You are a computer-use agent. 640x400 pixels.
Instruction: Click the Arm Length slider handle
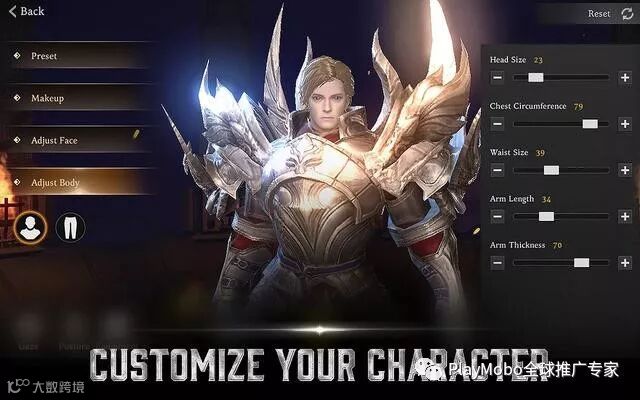[546, 216]
